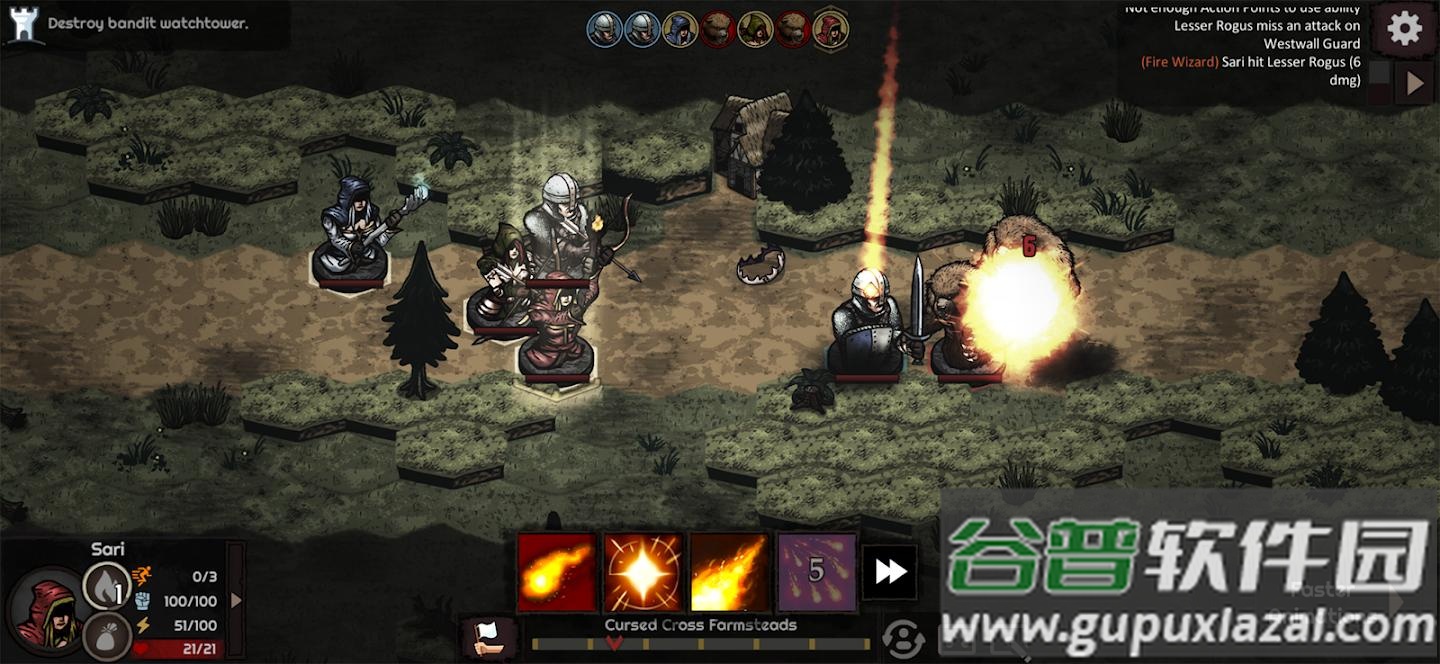This screenshot has height=664, width=1440.
Task: Click the bandit watchtower objective icon
Action: (x=22, y=24)
